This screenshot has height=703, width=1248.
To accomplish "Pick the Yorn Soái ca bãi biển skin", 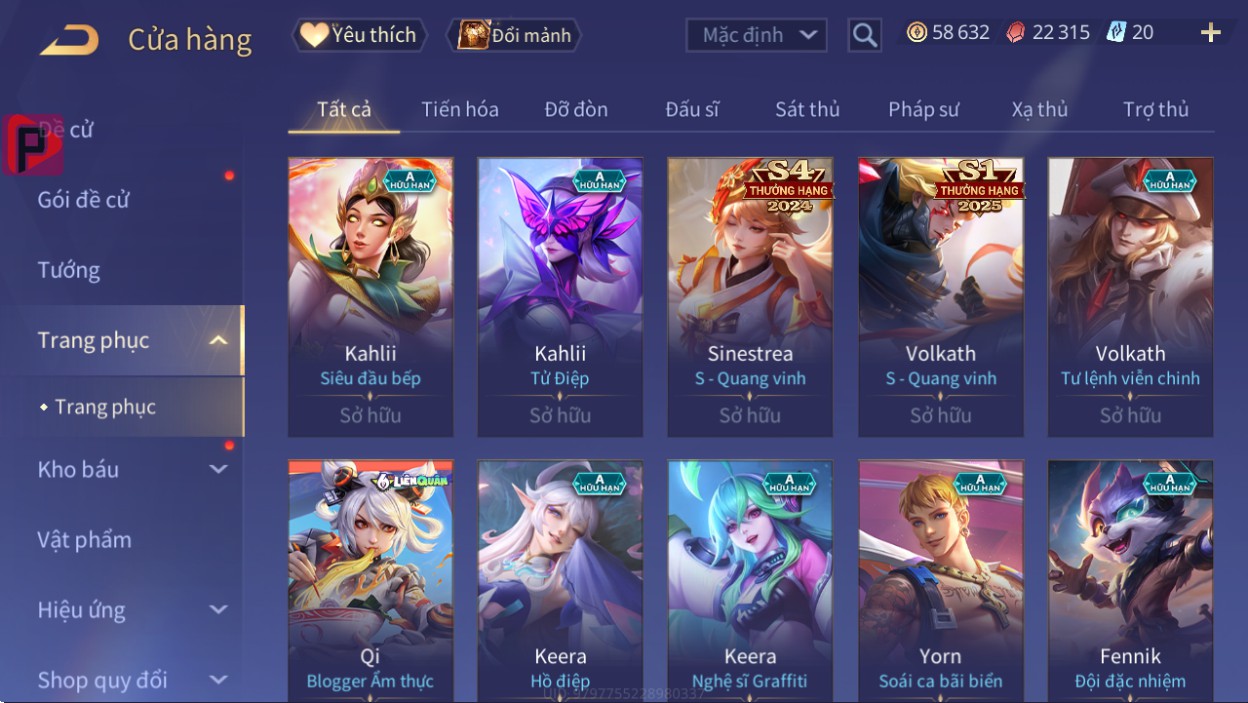I will (x=940, y=580).
